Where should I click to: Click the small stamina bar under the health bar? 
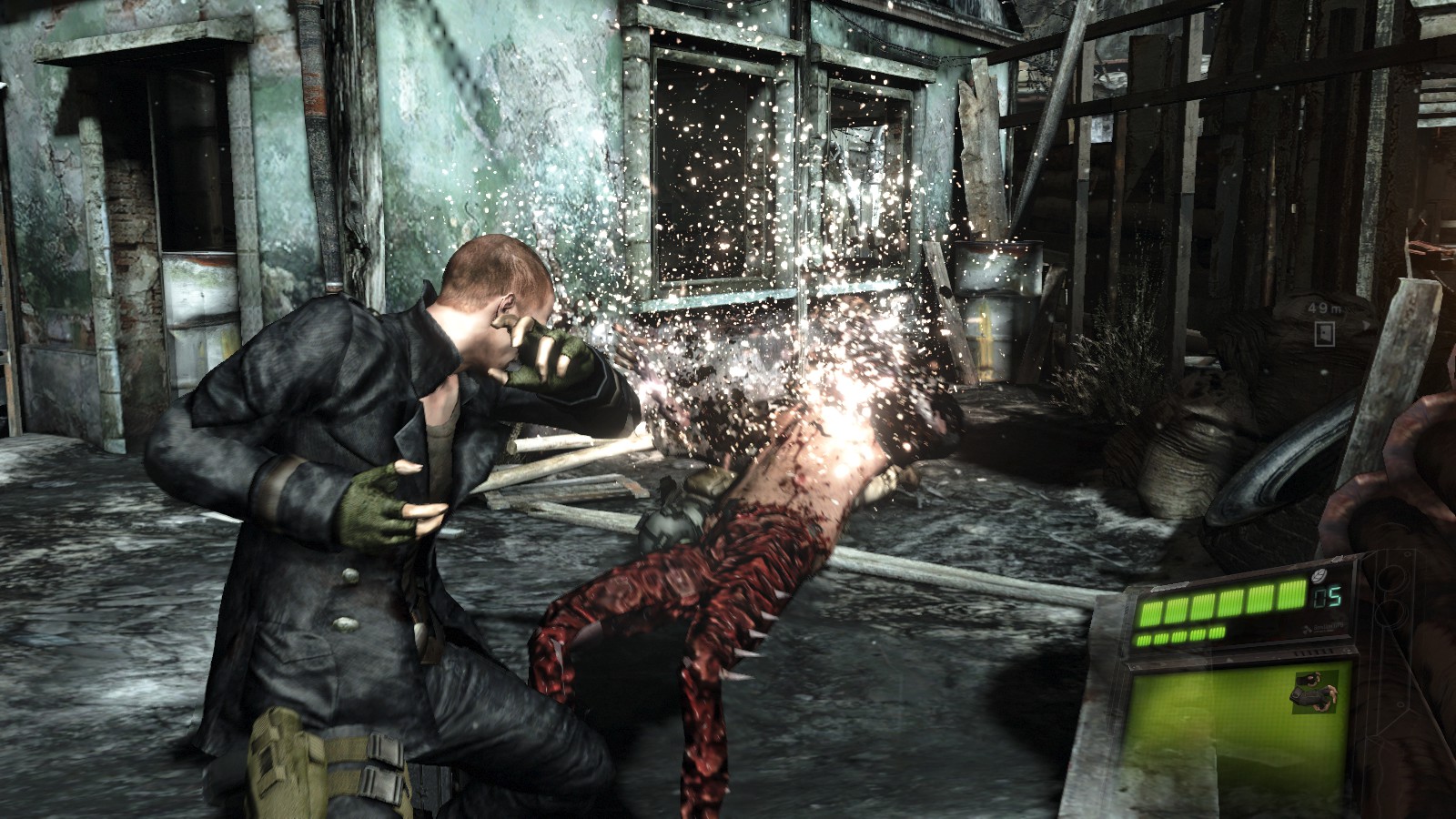(x=1181, y=635)
